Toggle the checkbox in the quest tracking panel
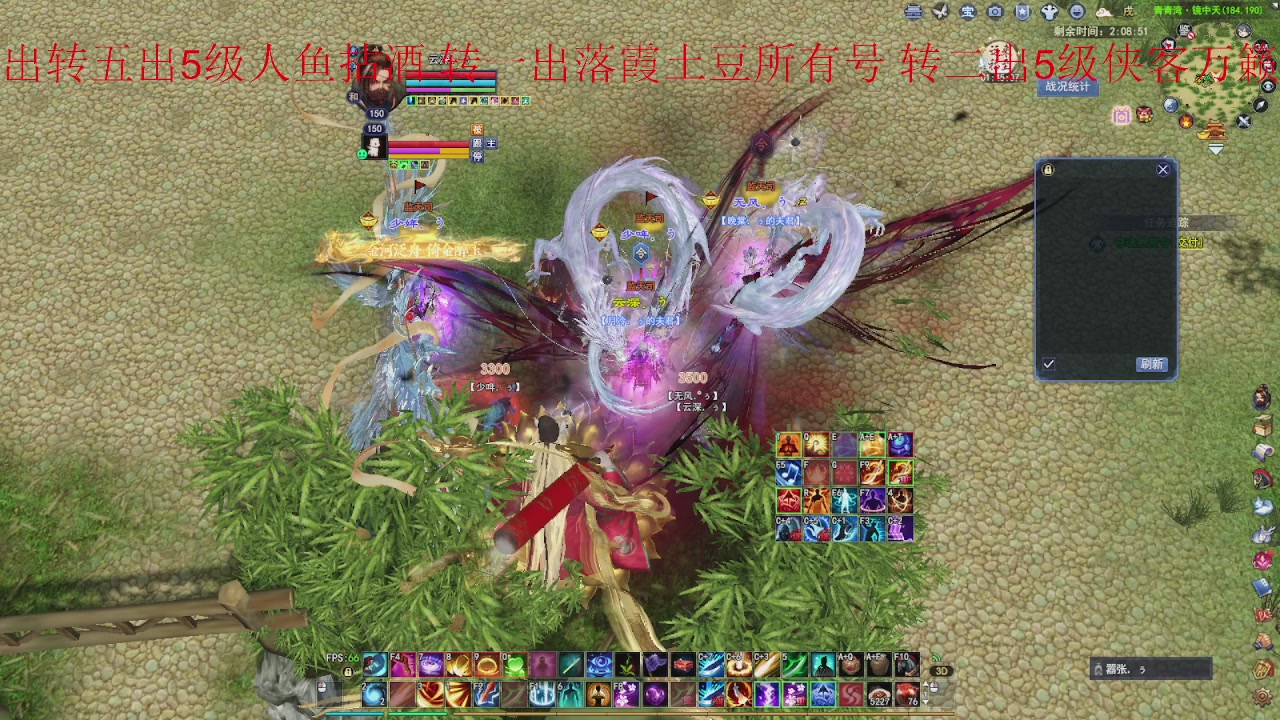 (x=1049, y=363)
